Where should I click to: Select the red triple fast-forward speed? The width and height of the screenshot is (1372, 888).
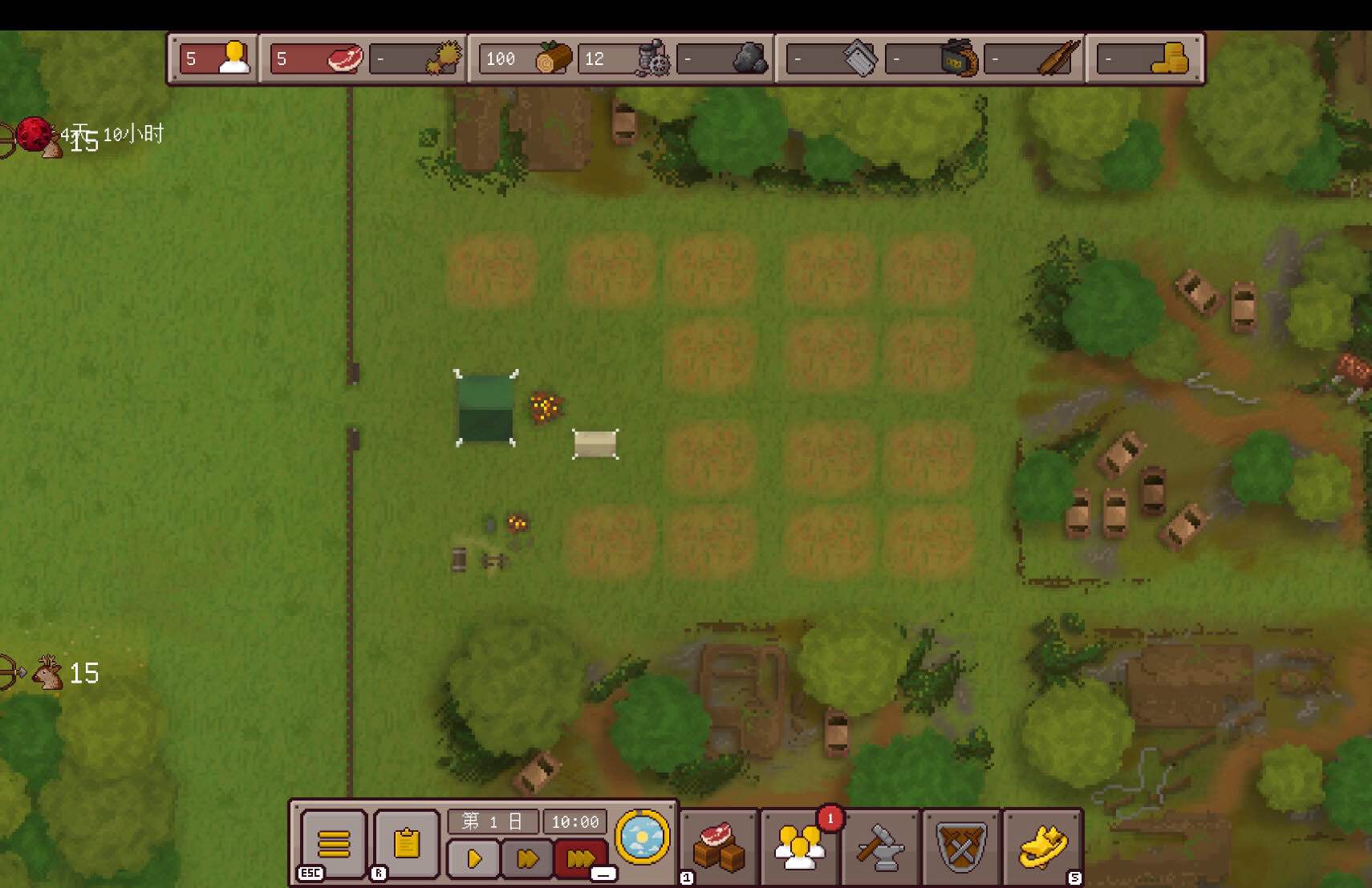[x=580, y=859]
